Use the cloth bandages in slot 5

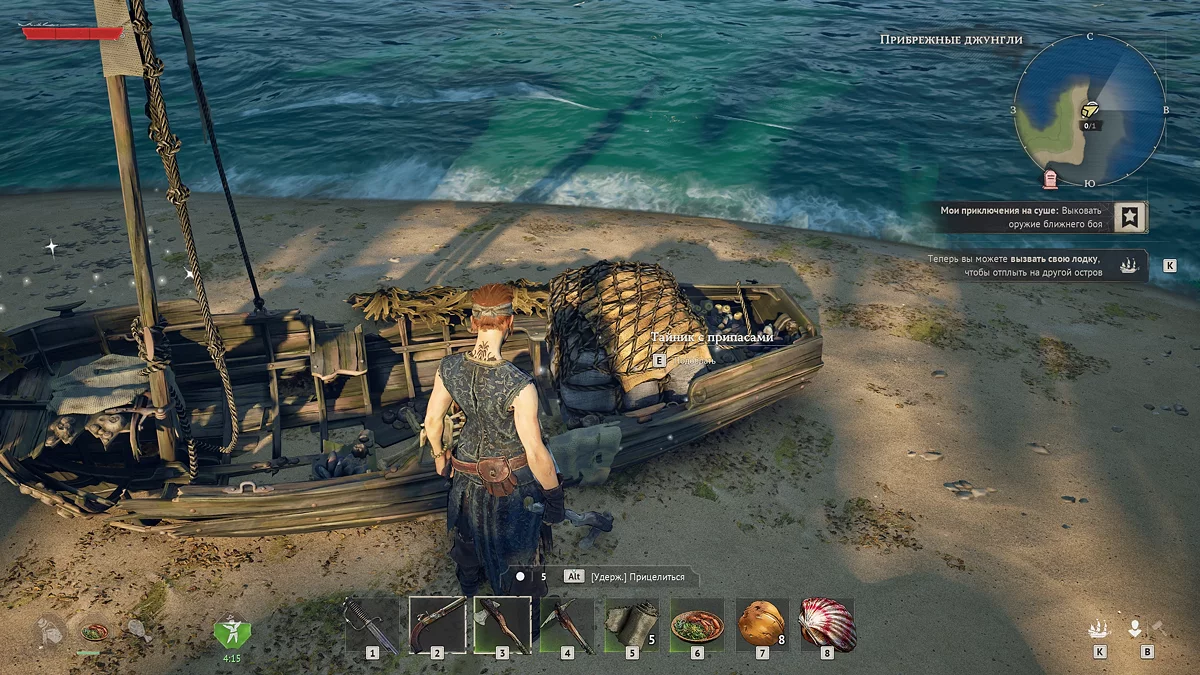632,625
